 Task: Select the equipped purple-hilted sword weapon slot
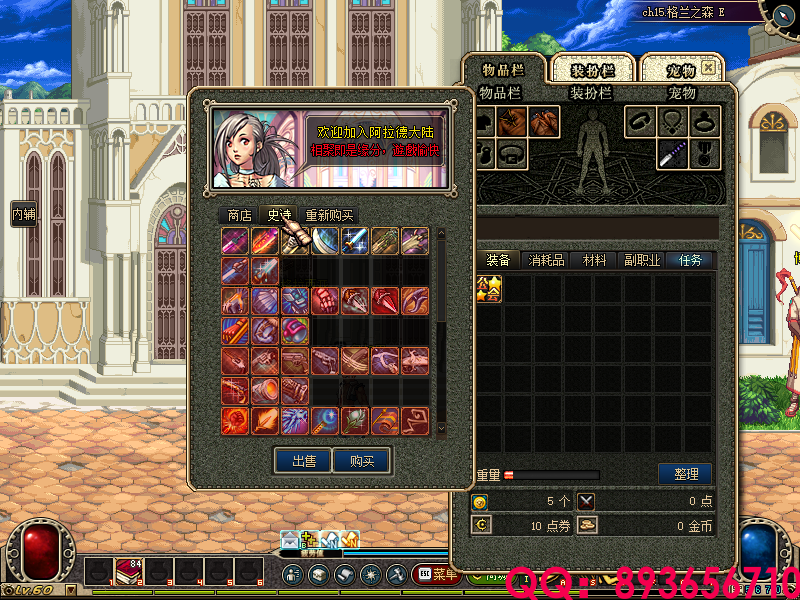[x=672, y=153]
